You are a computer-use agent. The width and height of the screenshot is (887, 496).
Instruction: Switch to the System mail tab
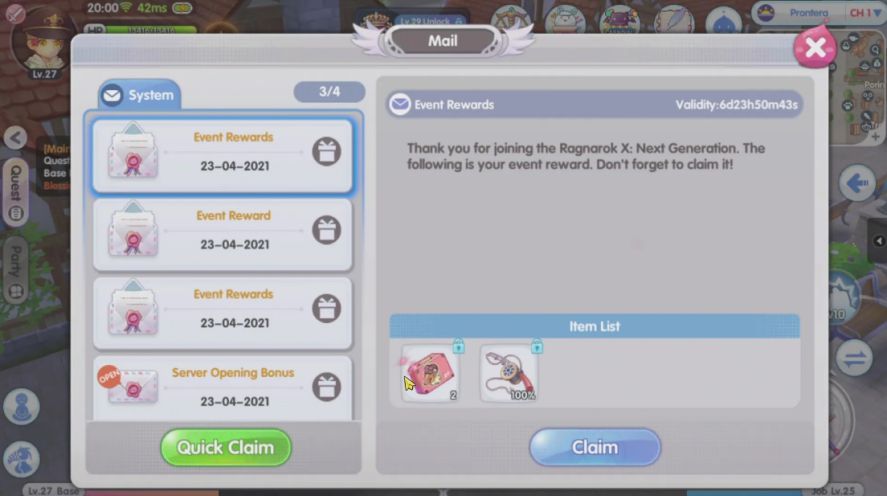(x=139, y=95)
